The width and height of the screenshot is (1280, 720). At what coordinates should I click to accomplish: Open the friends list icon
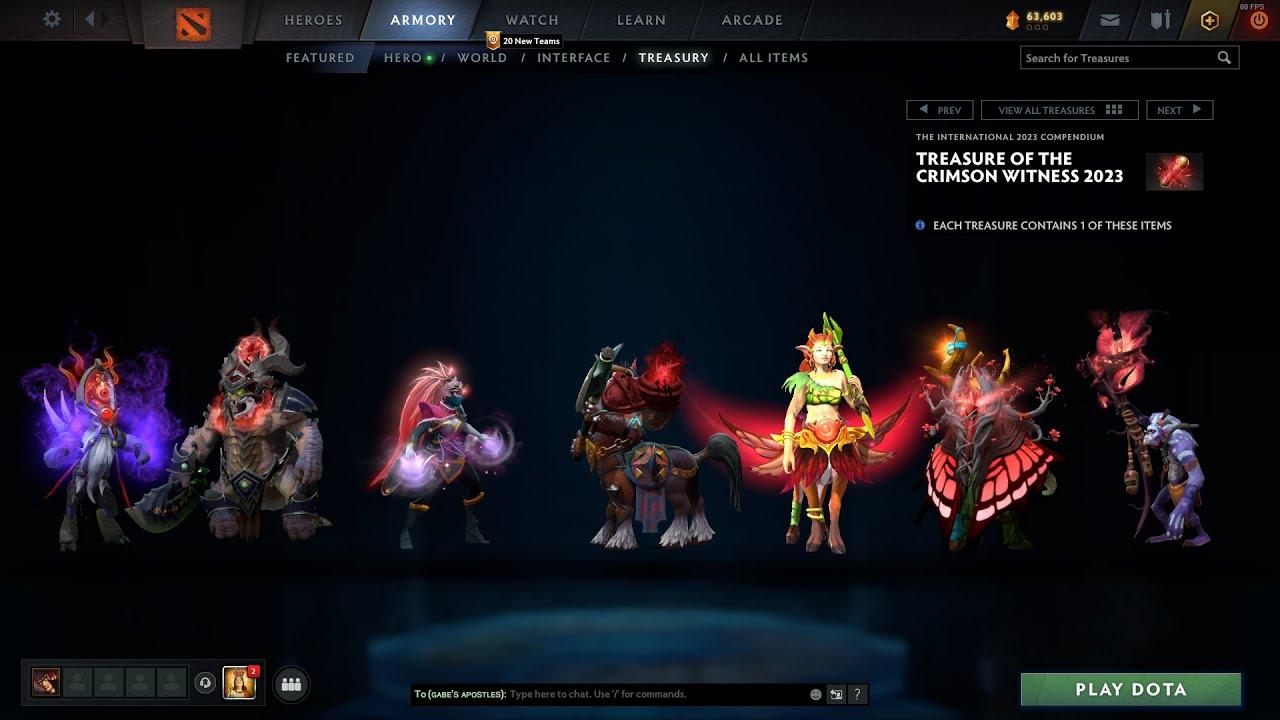(x=290, y=683)
